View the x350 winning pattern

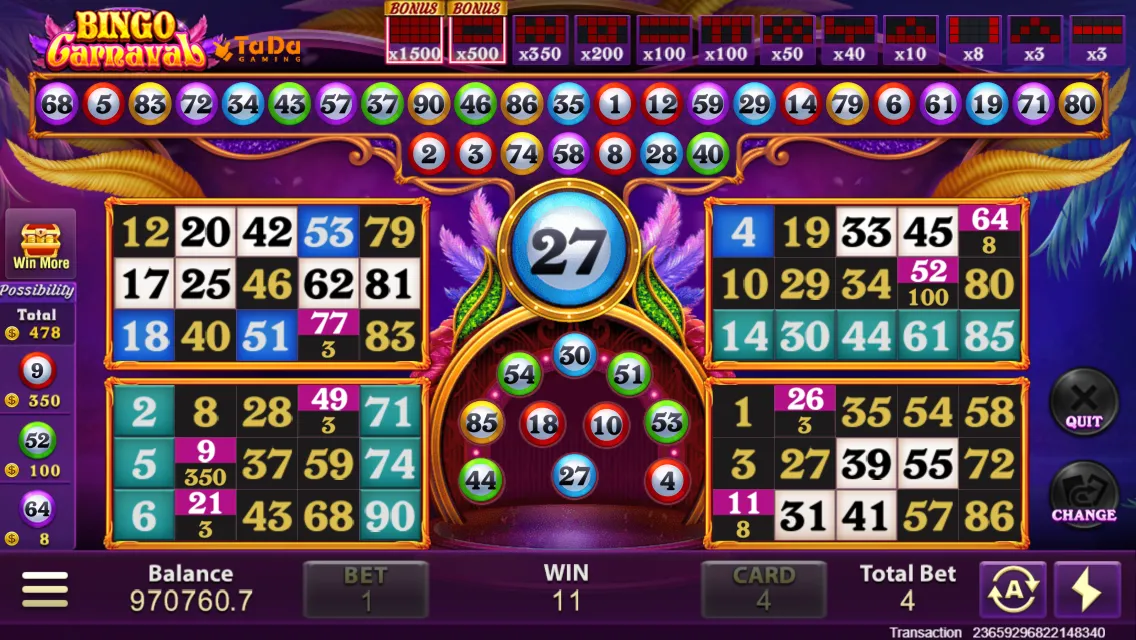click(540, 40)
